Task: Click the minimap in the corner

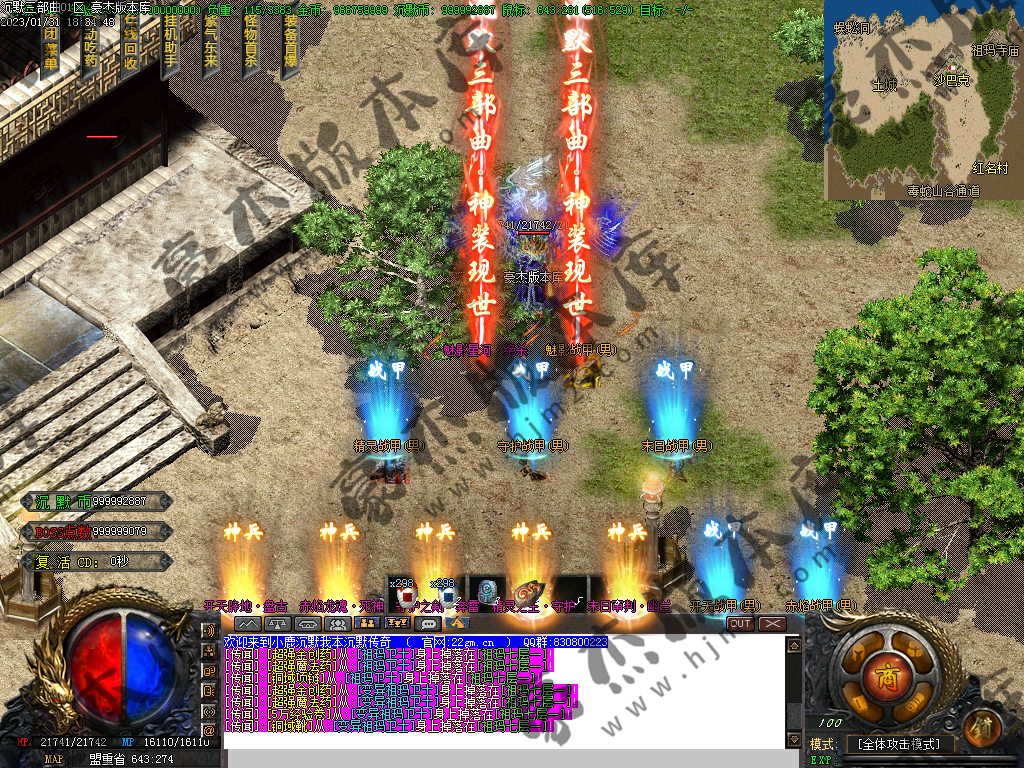Action: pos(922,100)
